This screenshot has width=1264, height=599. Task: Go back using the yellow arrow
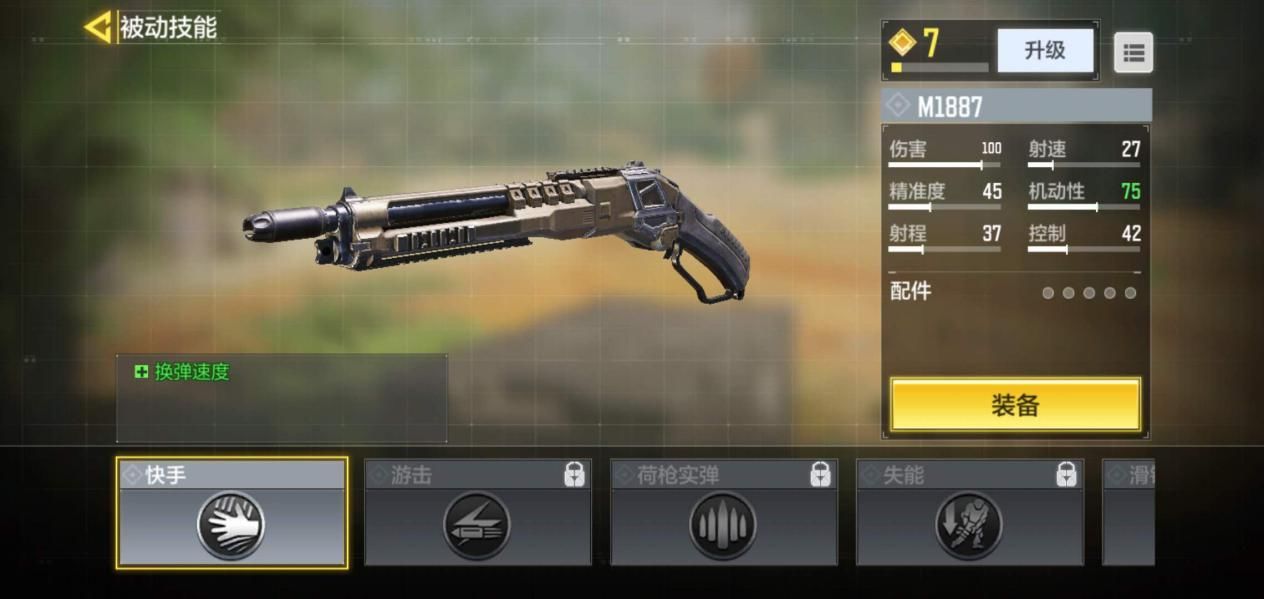(x=98, y=27)
